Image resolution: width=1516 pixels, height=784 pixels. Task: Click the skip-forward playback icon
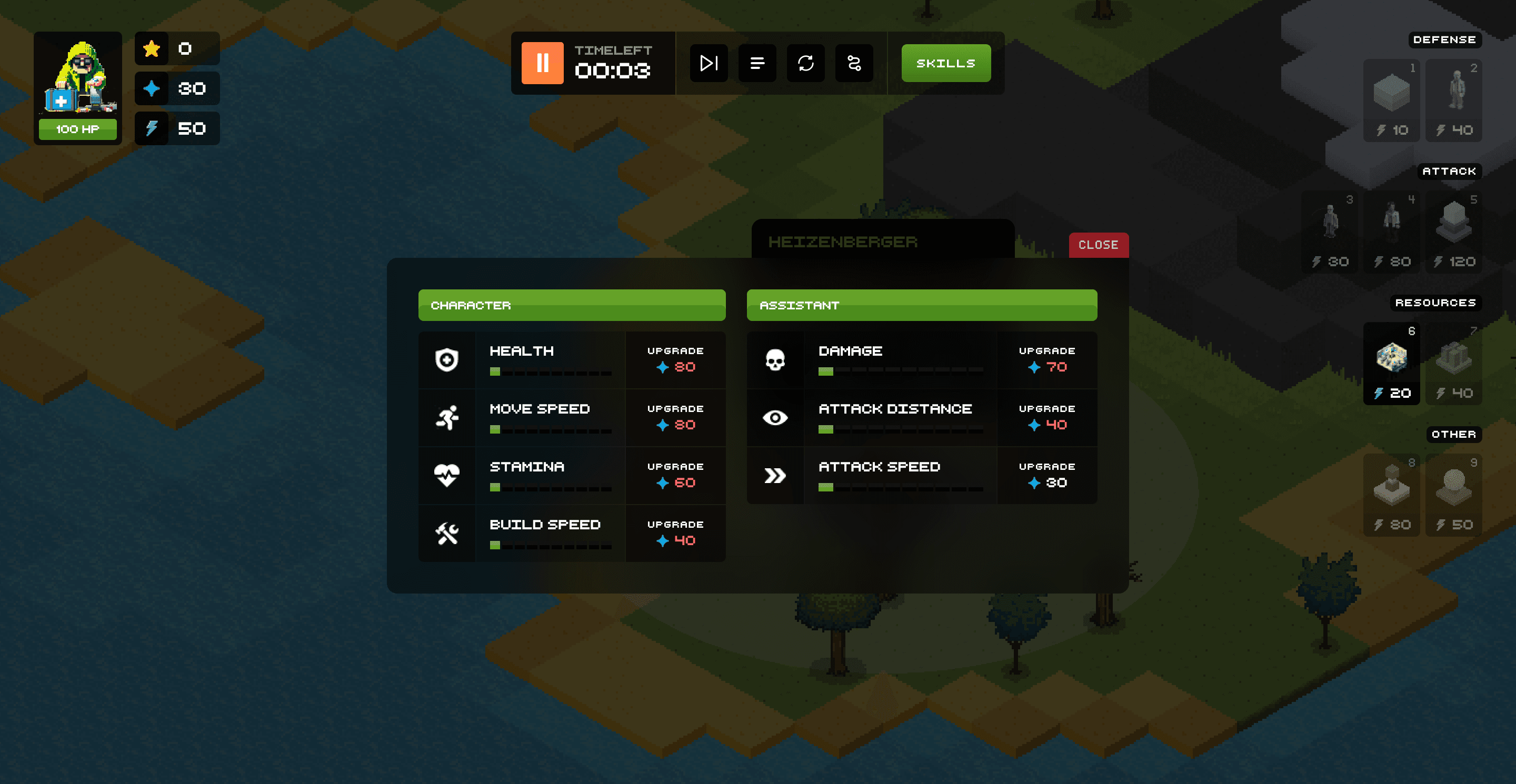(x=709, y=63)
